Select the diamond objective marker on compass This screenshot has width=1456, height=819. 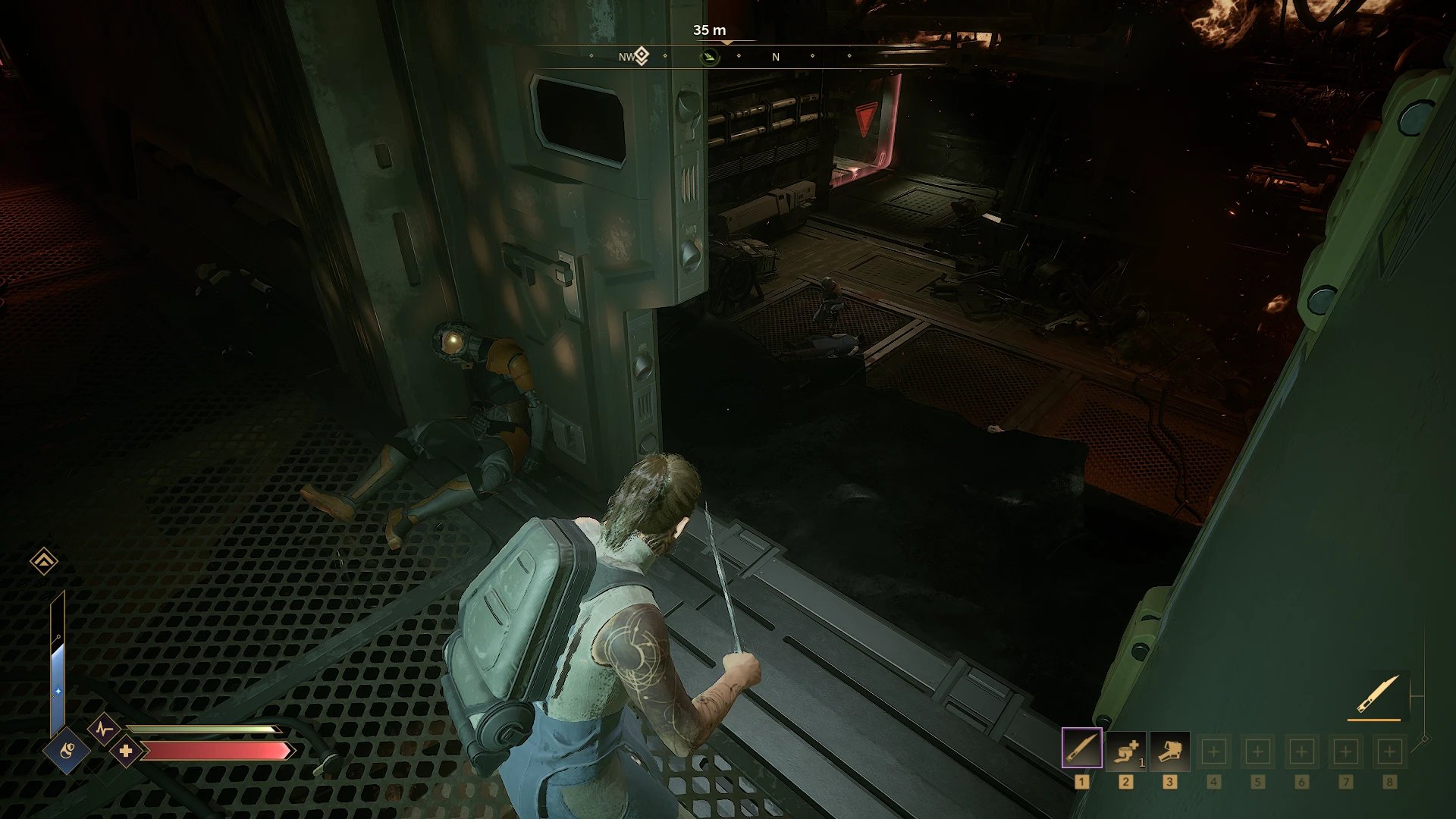(x=642, y=55)
